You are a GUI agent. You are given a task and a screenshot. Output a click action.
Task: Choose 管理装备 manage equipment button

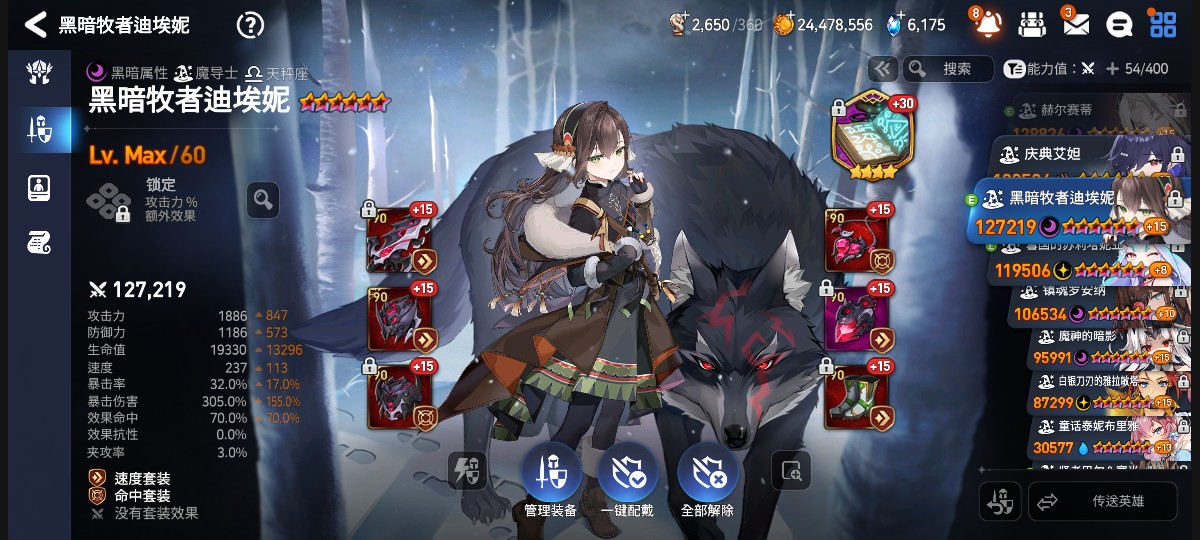[x=550, y=476]
